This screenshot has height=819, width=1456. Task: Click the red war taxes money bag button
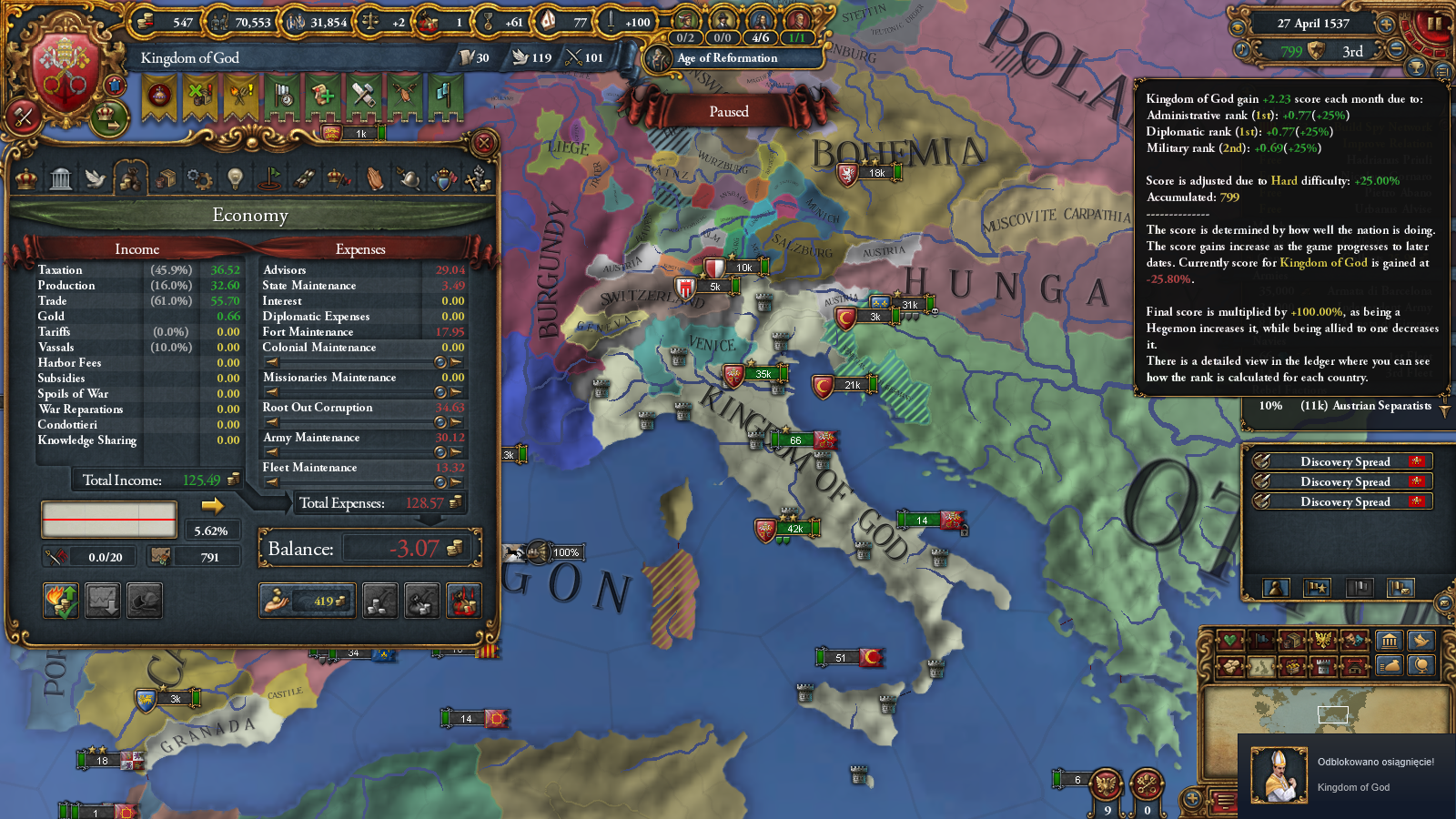click(x=463, y=601)
